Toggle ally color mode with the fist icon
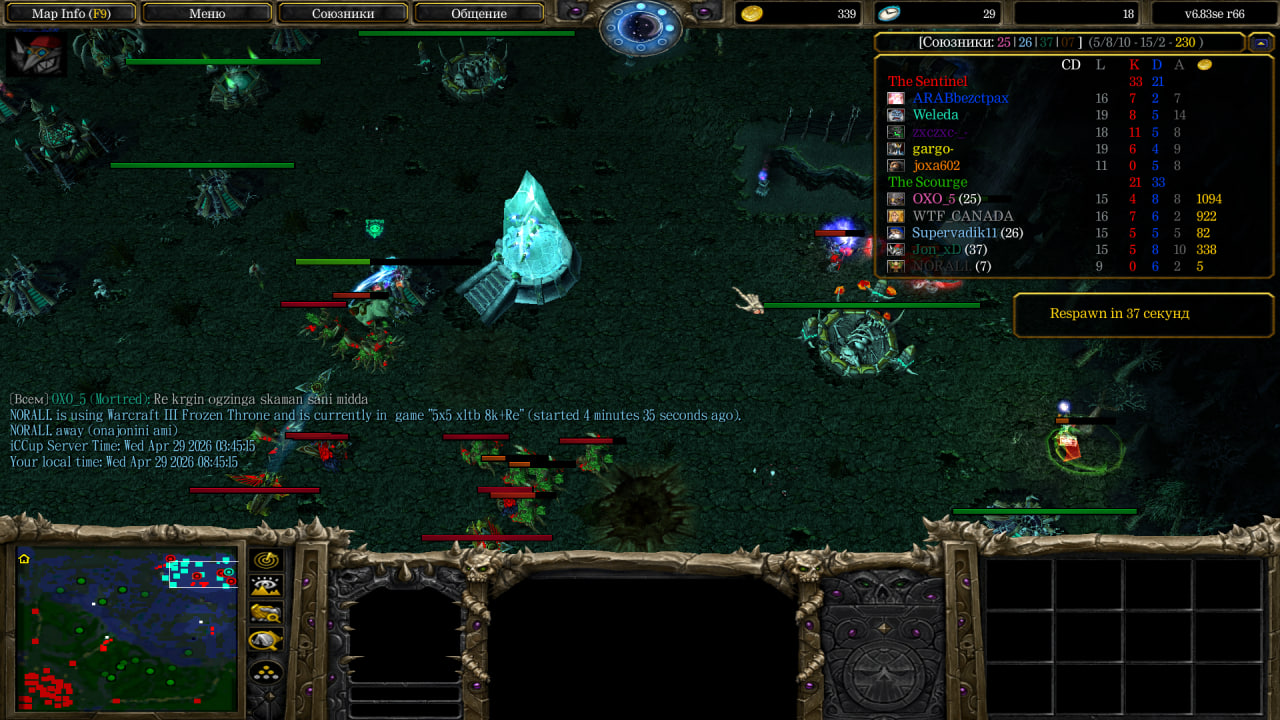The height and width of the screenshot is (720, 1280). pyautogui.click(x=266, y=613)
